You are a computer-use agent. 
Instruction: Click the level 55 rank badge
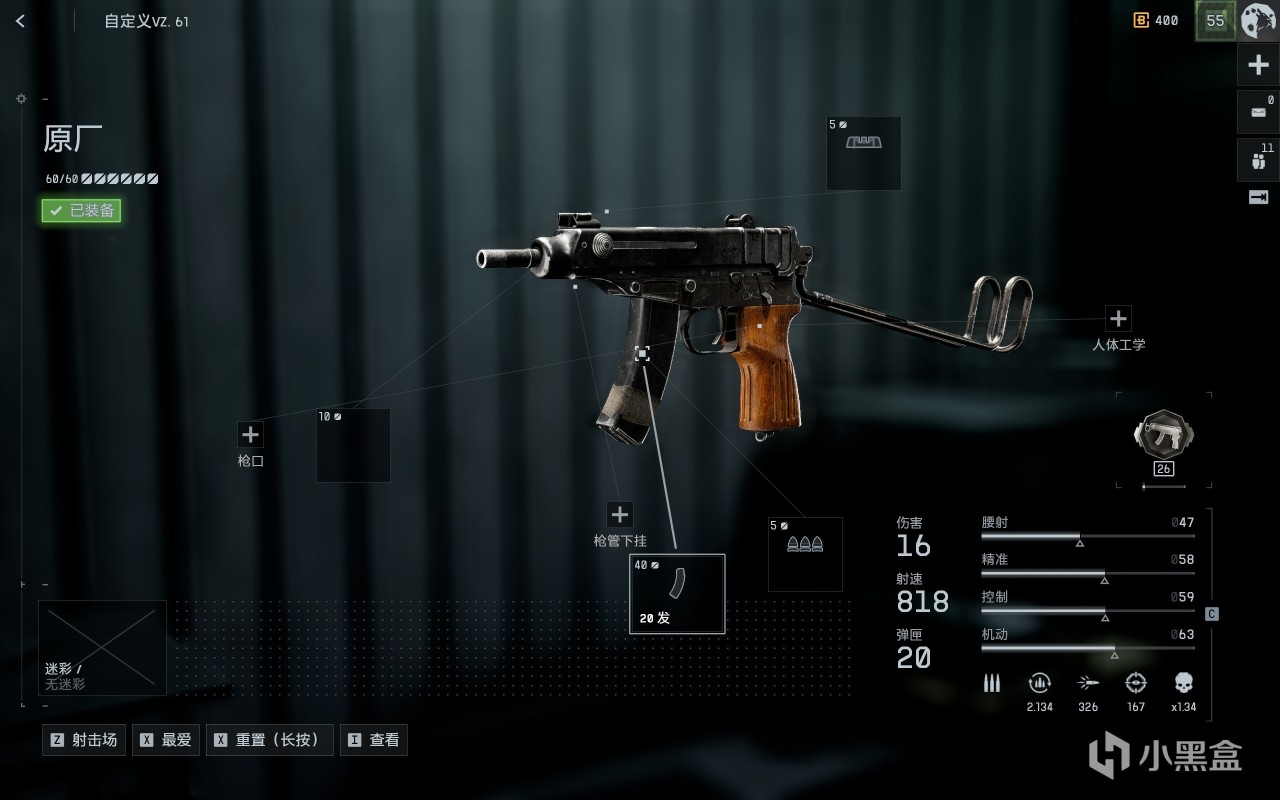pos(1216,20)
